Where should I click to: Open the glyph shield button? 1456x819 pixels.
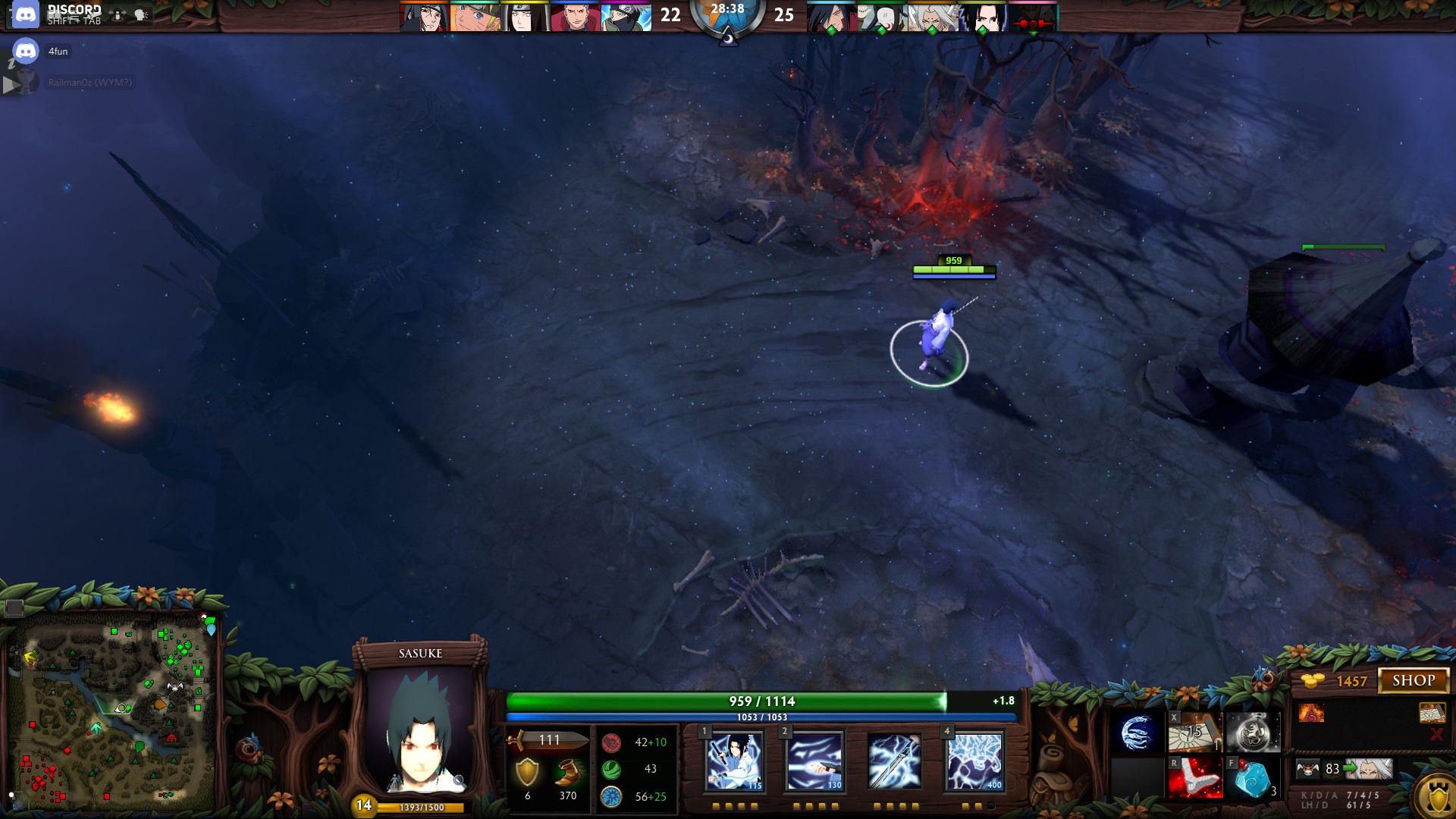pyautogui.click(x=1437, y=798)
